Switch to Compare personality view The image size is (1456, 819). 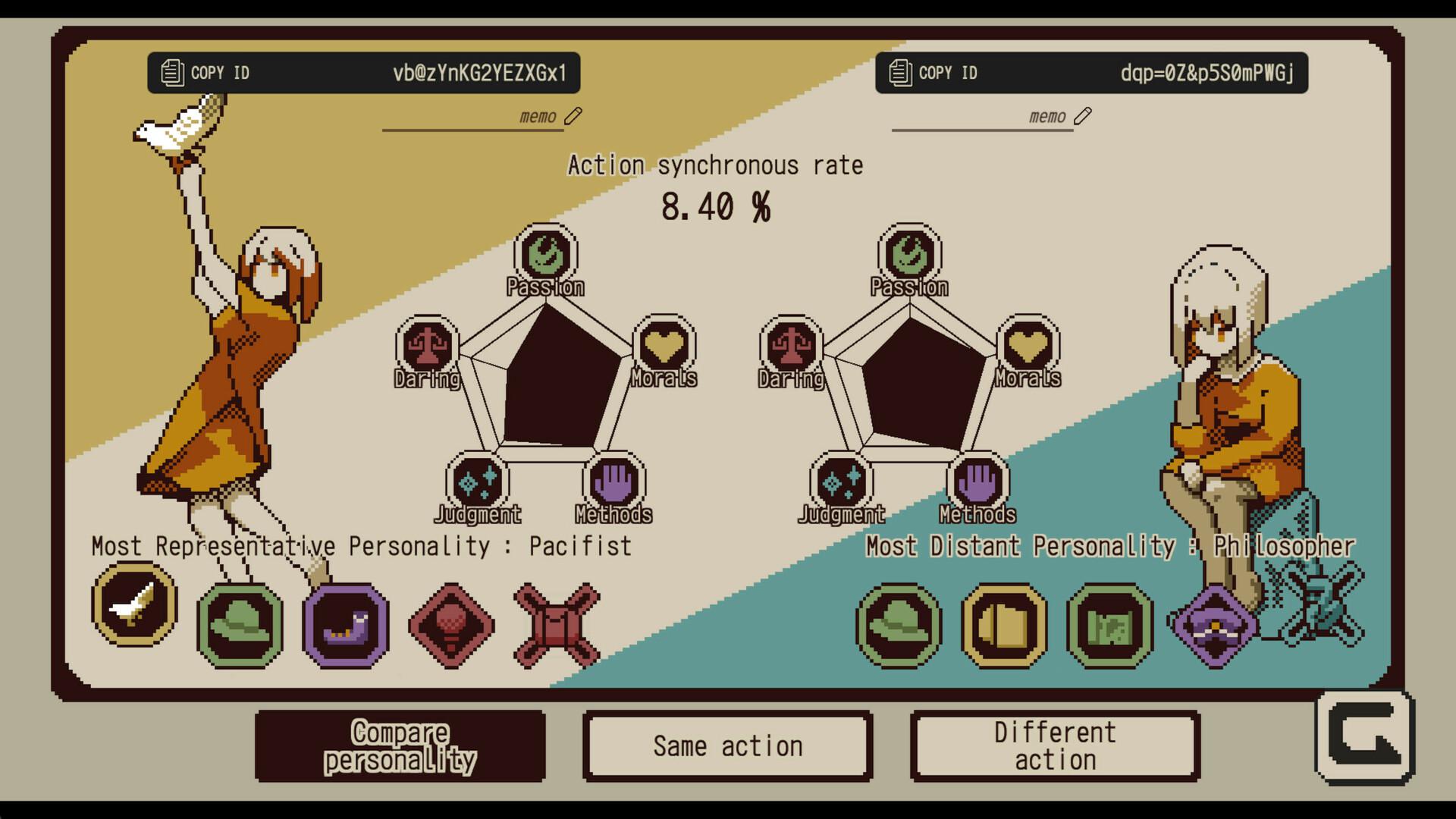coord(400,747)
